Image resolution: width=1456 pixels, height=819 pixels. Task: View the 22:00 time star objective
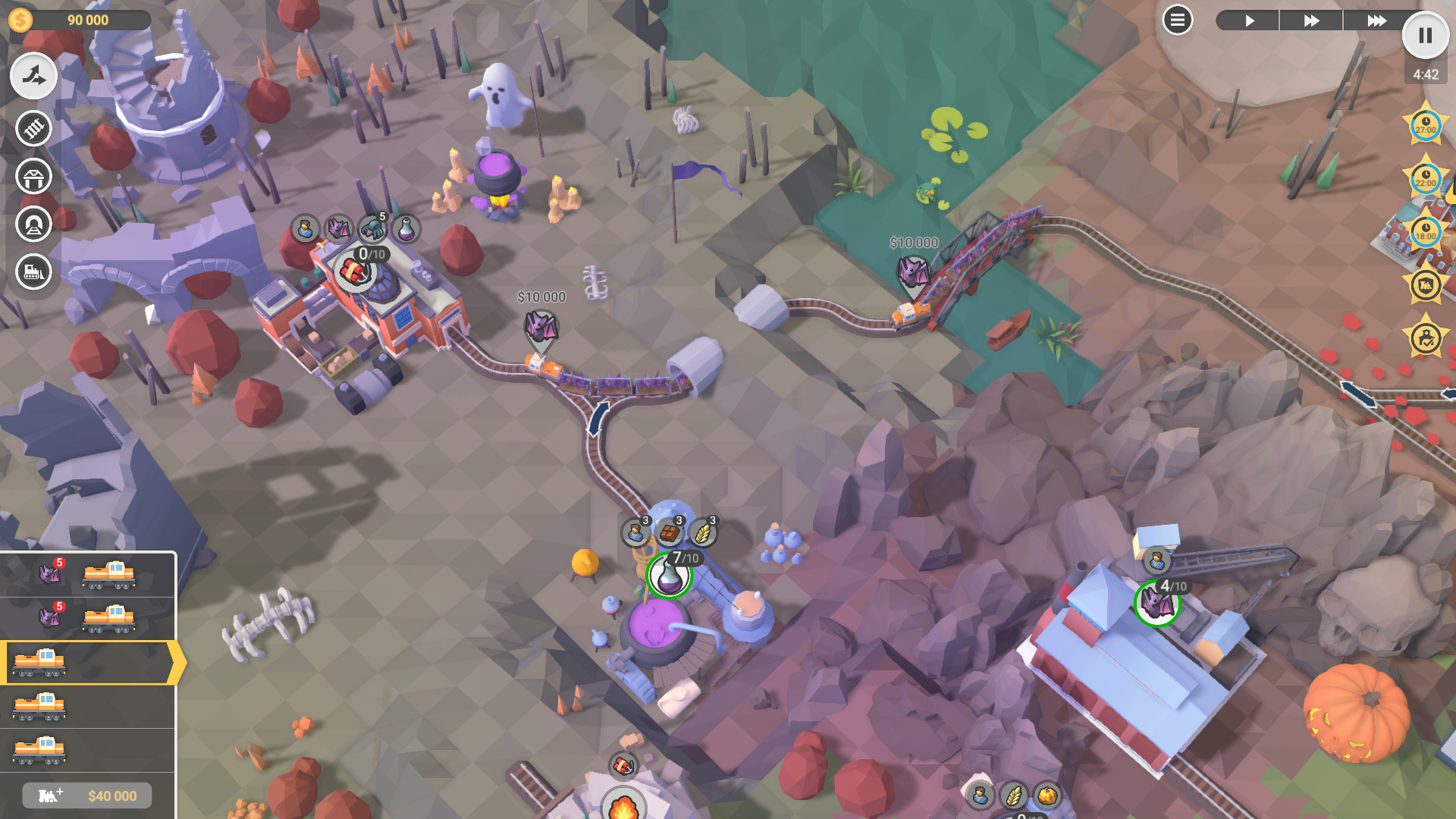pos(1426,179)
